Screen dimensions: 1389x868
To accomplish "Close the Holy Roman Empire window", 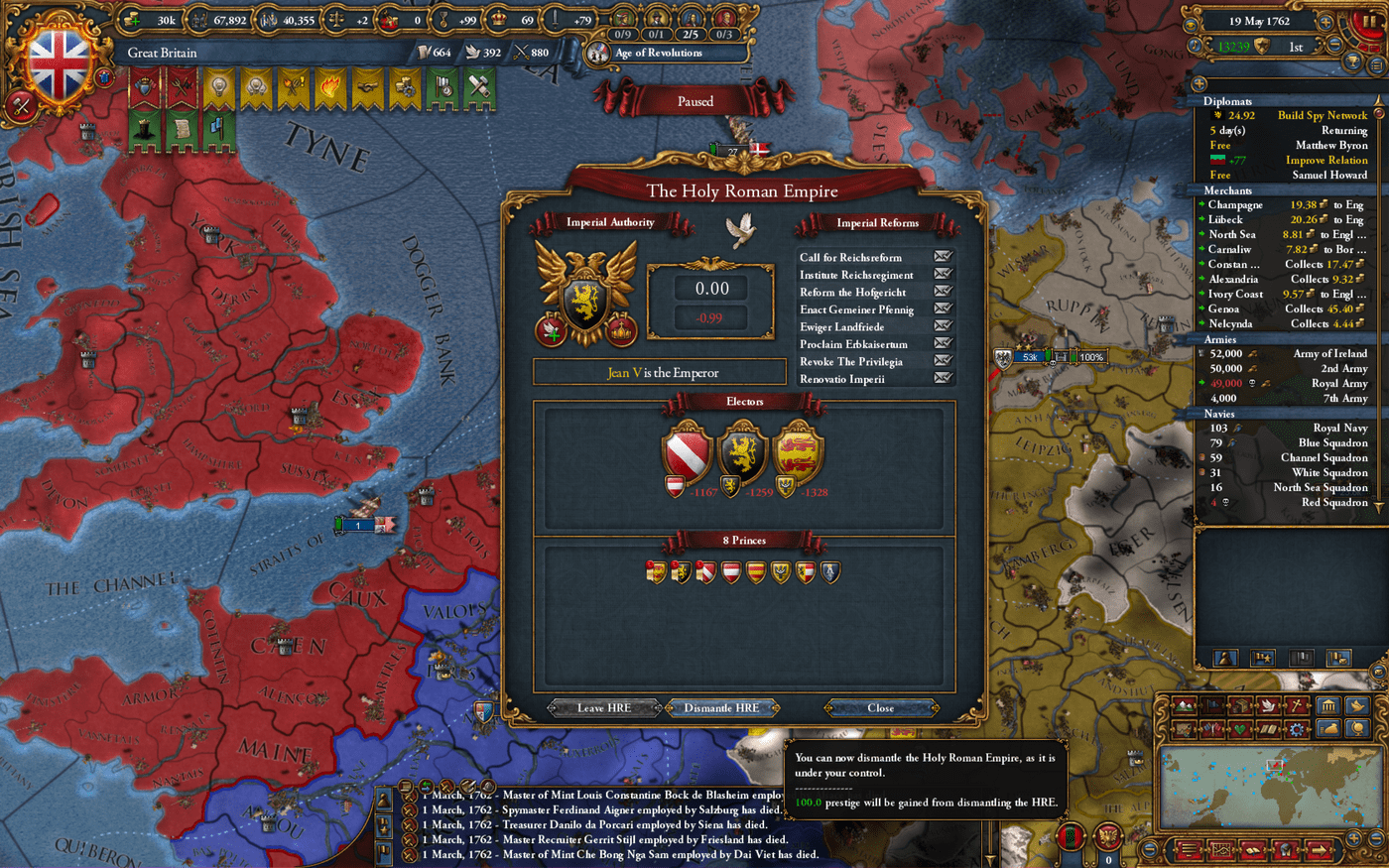I will [880, 707].
